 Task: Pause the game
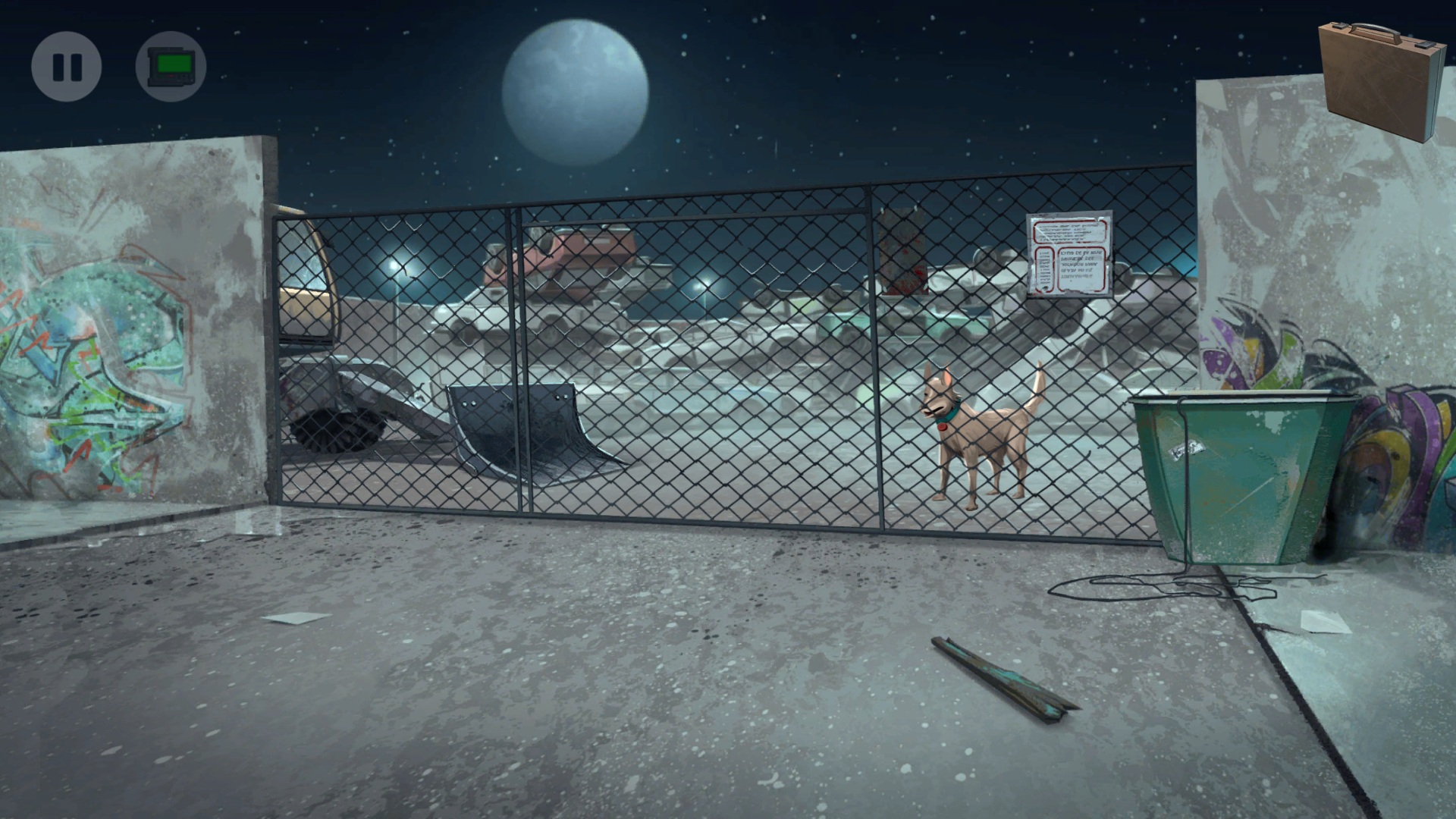67,67
